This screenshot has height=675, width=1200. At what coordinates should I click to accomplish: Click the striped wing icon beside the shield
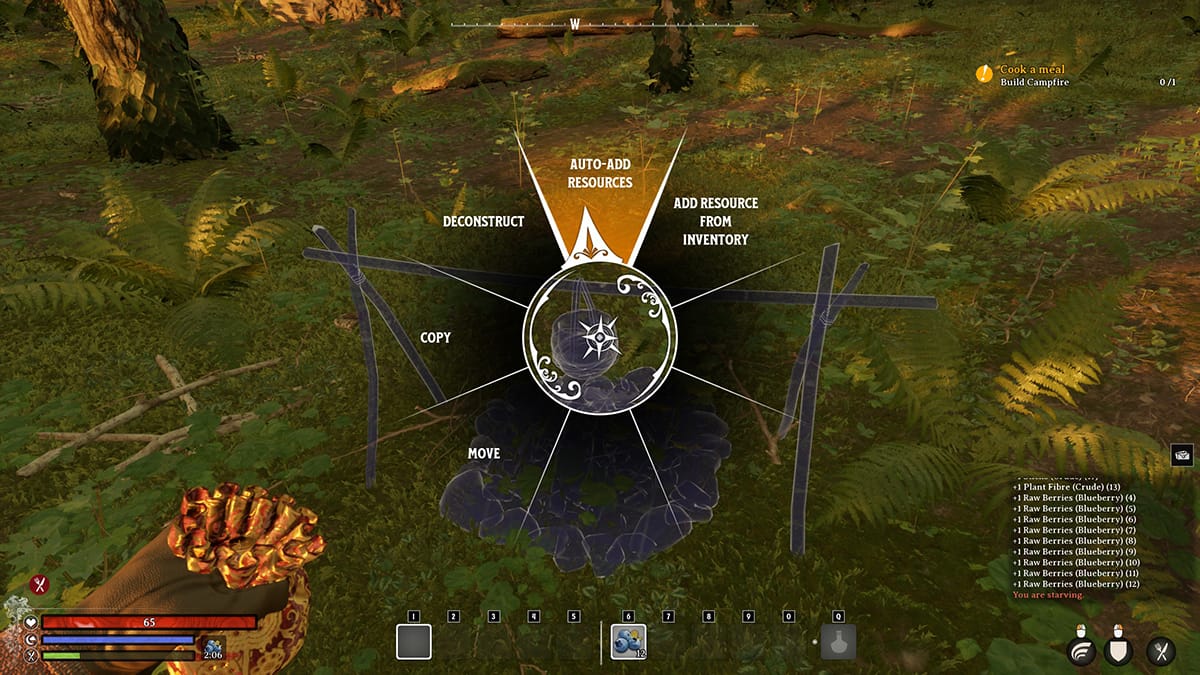(x=1081, y=651)
